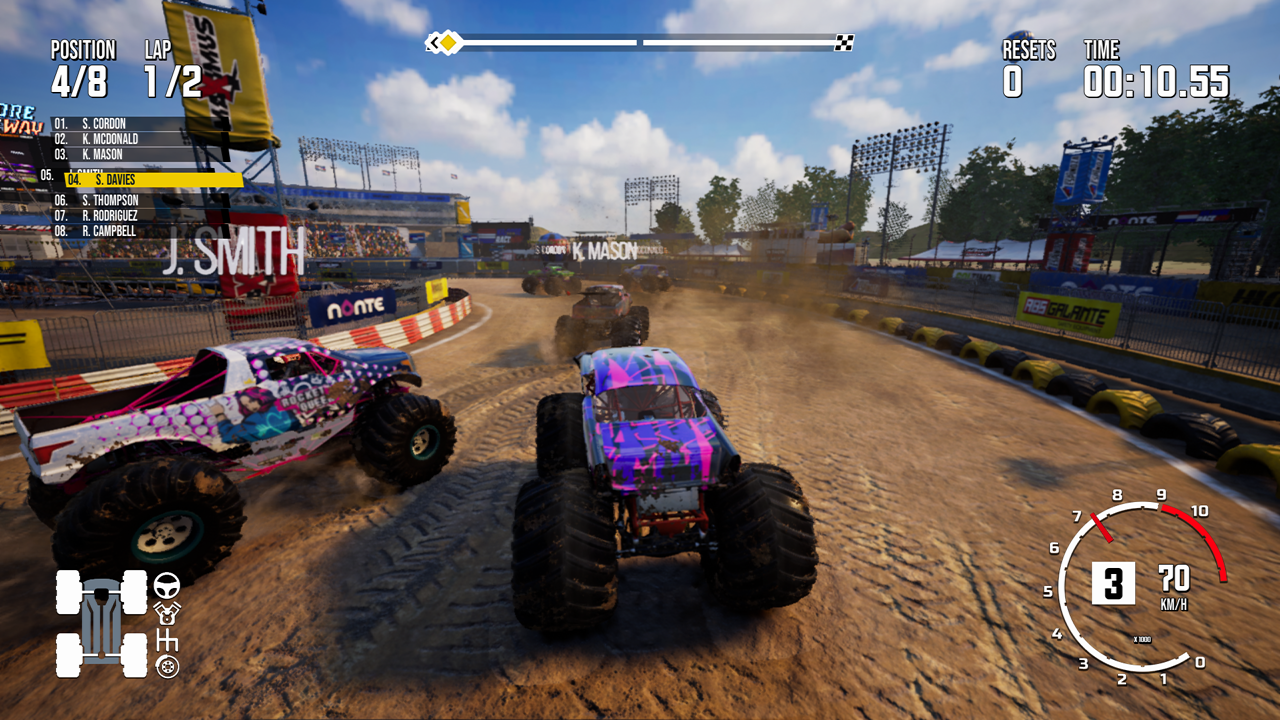Click the checkered flag on the progress bar
Screen dimensions: 1280x720
[845, 42]
